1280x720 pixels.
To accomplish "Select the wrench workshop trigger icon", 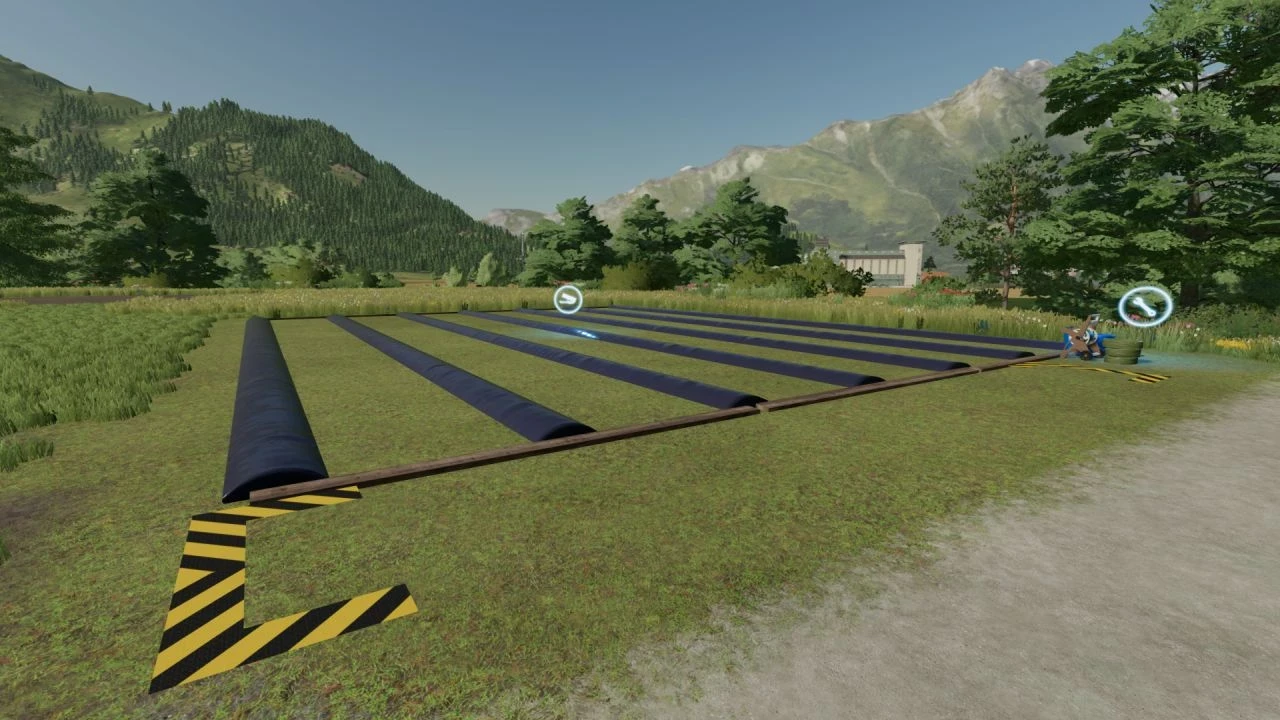I will click(1144, 306).
